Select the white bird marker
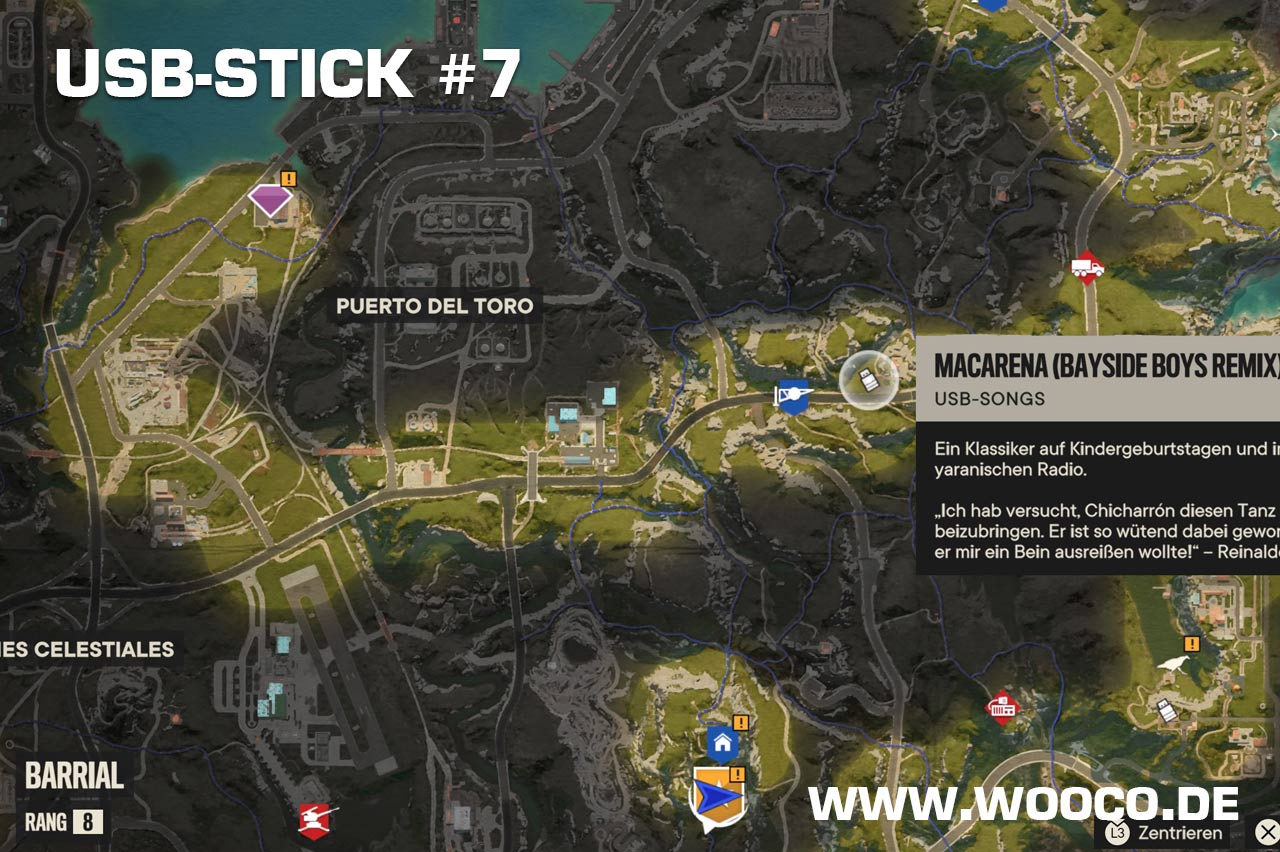 click(x=1174, y=665)
